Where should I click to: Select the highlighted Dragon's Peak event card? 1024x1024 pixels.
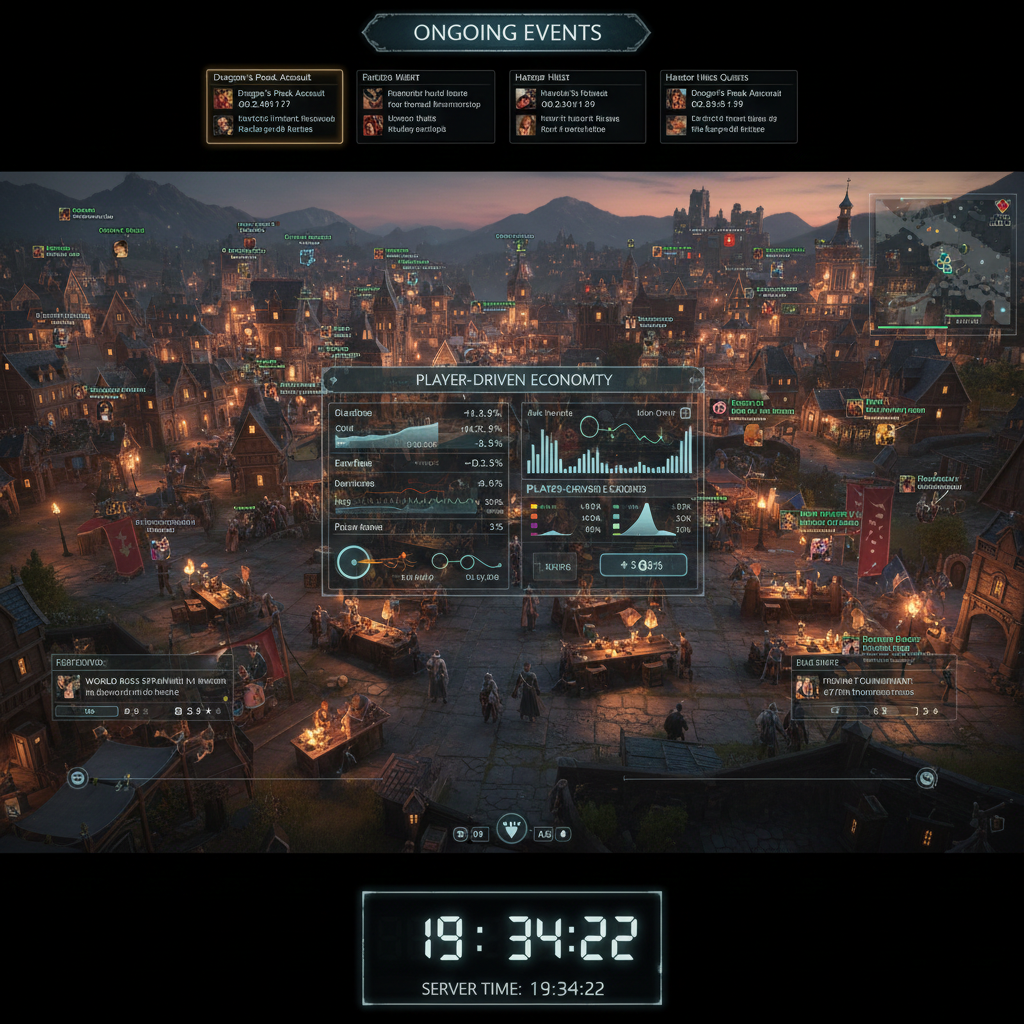coord(275,106)
